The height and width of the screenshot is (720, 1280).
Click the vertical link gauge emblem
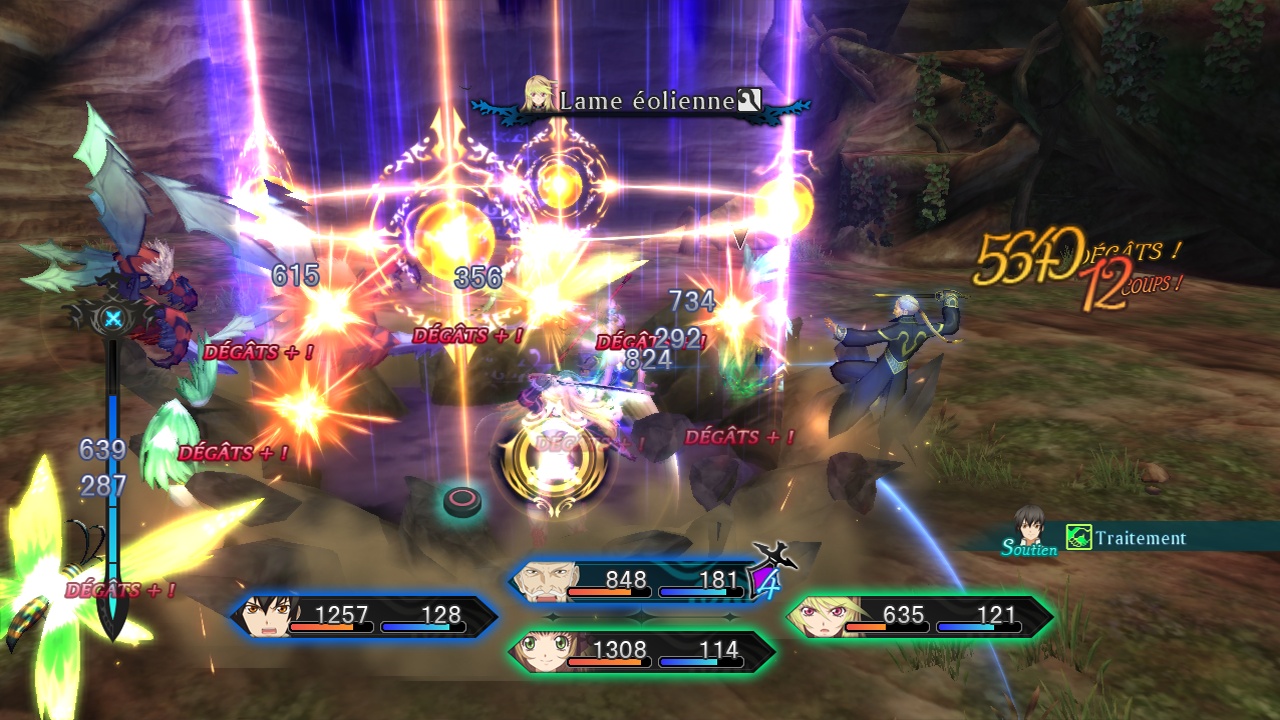tap(113, 319)
